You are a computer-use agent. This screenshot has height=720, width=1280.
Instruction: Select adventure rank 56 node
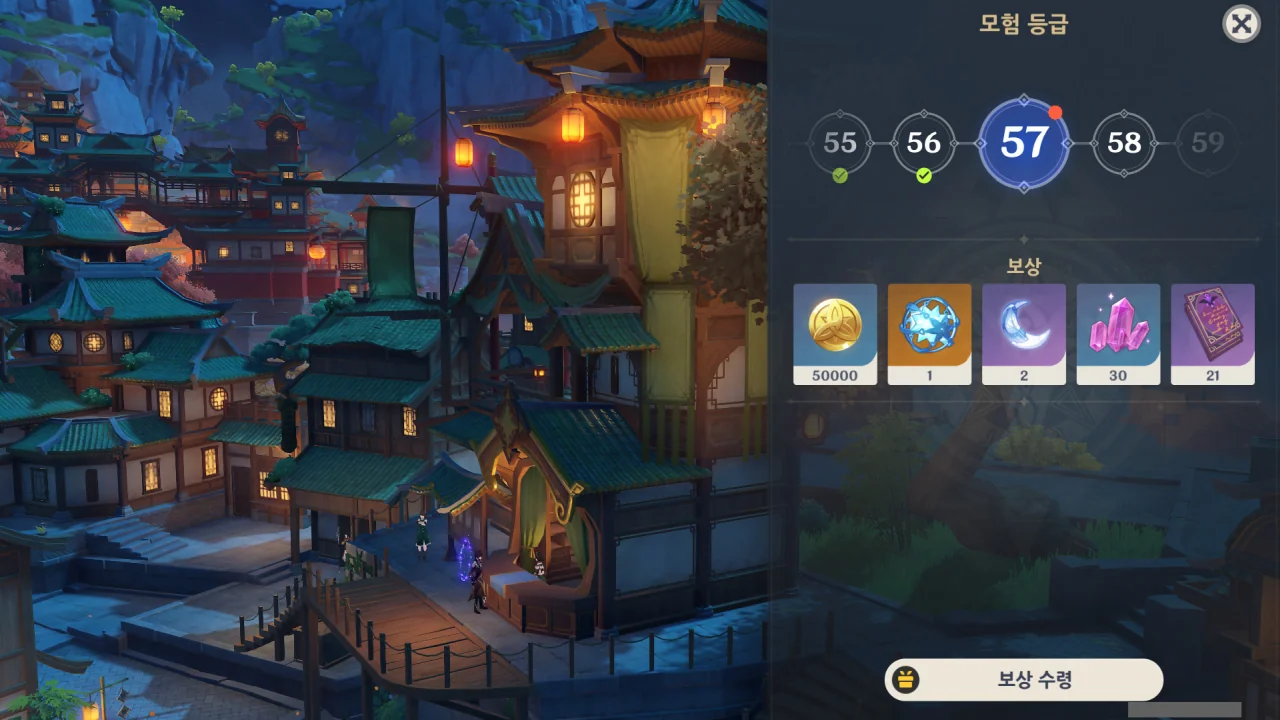[x=923, y=143]
